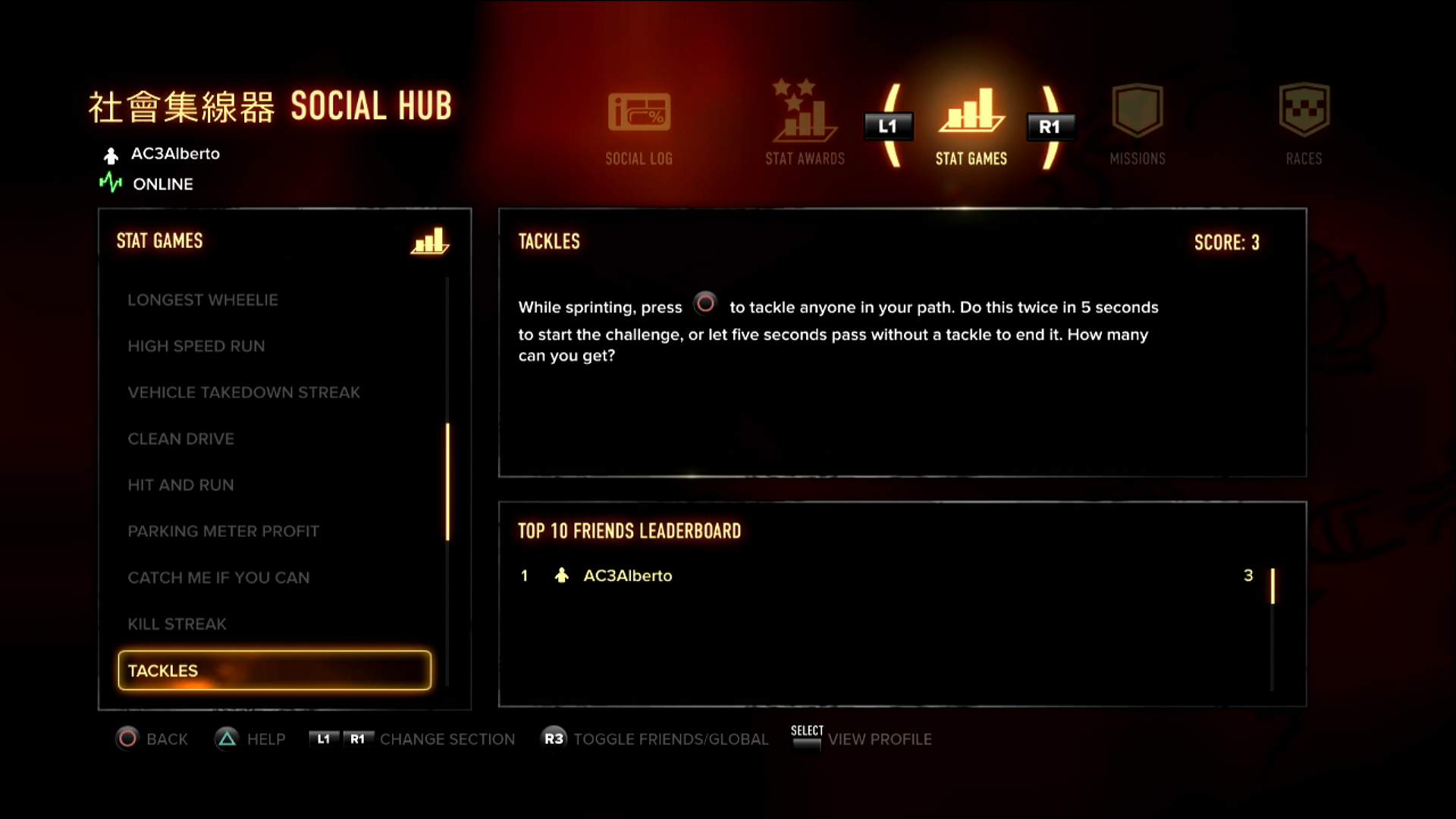The image size is (1456, 819).
Task: Select Hit and Run entry
Action: [x=180, y=485]
